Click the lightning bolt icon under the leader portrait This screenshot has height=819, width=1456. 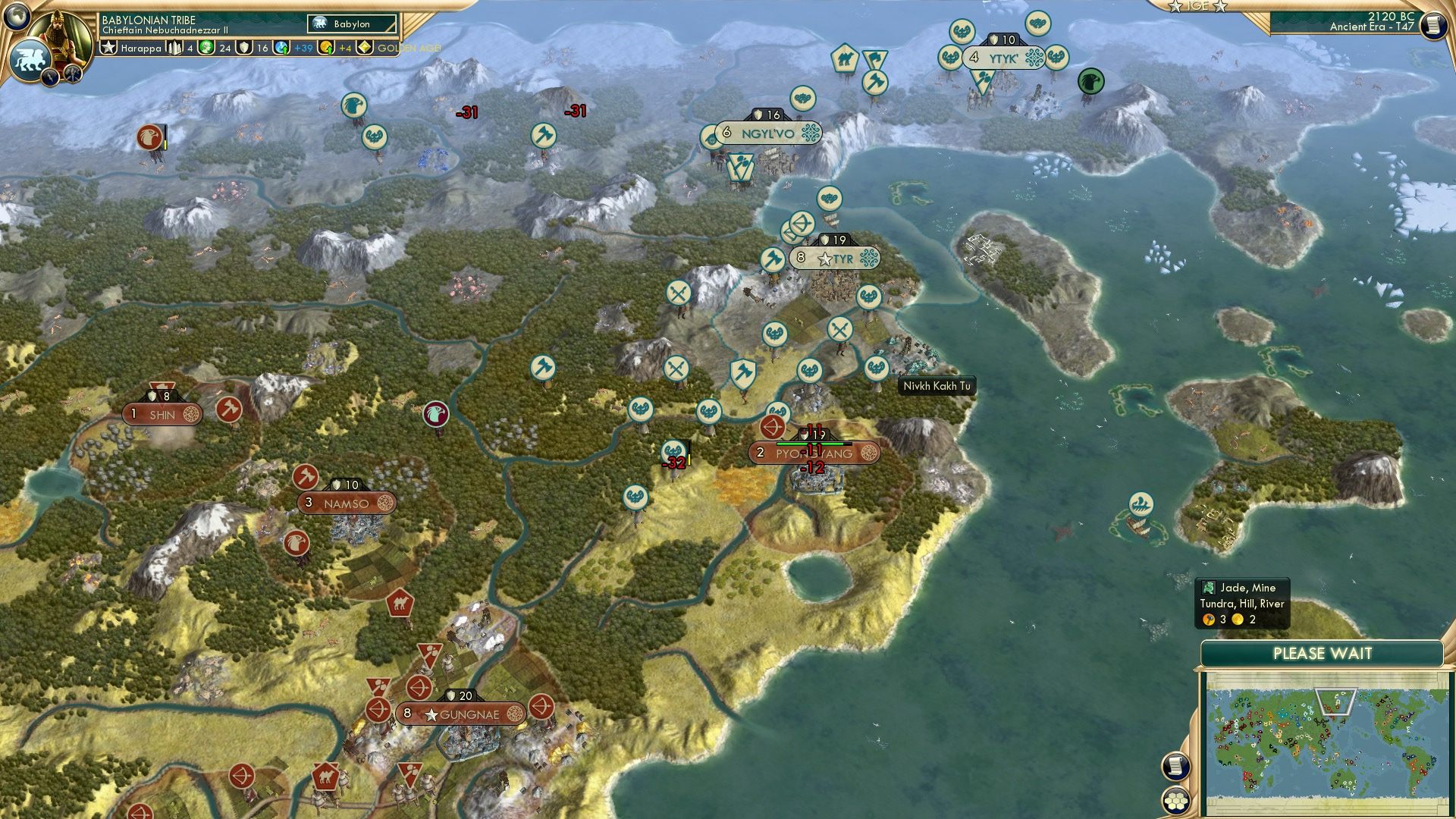[x=50, y=77]
